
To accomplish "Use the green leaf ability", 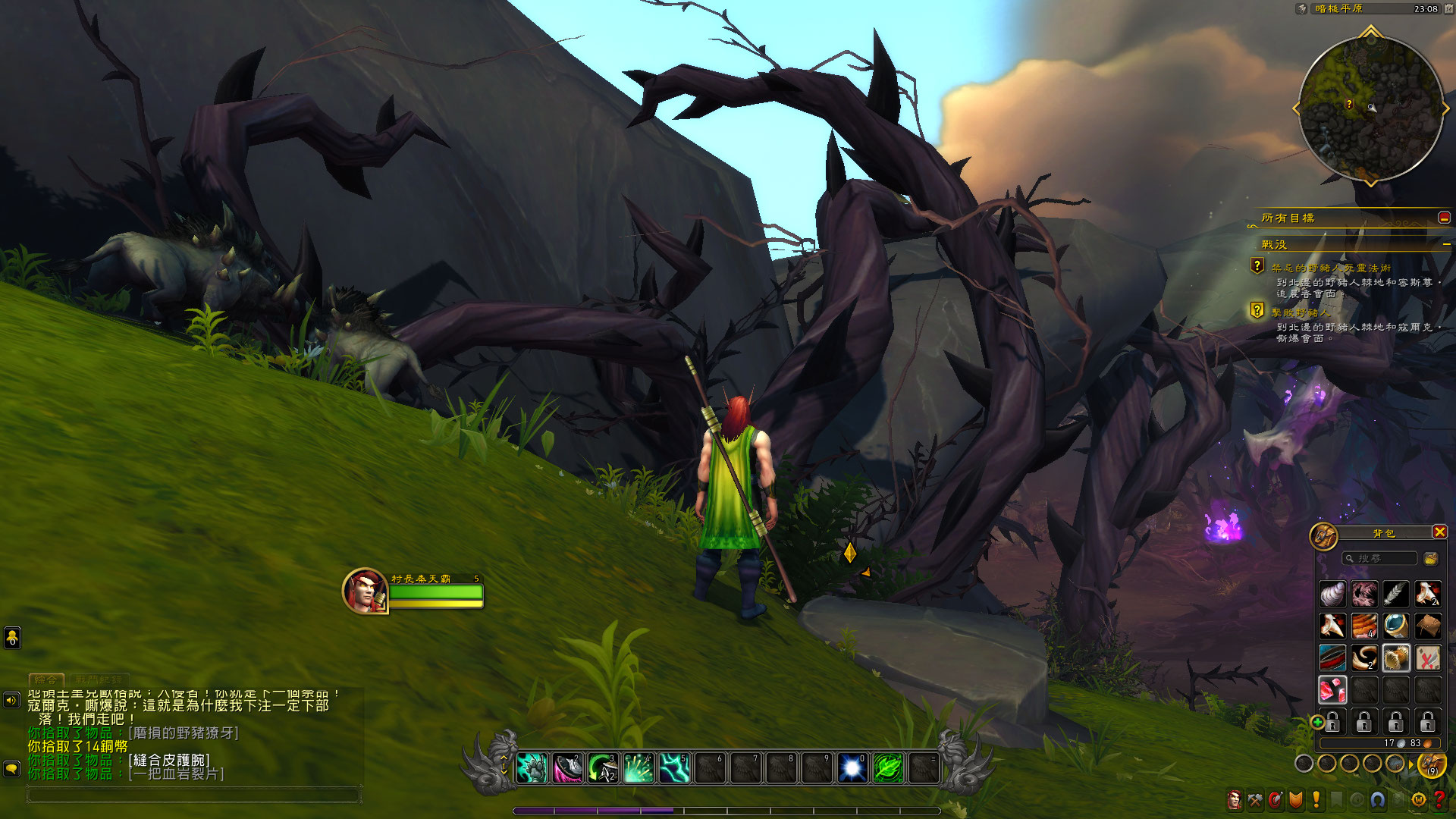I will click(x=888, y=768).
